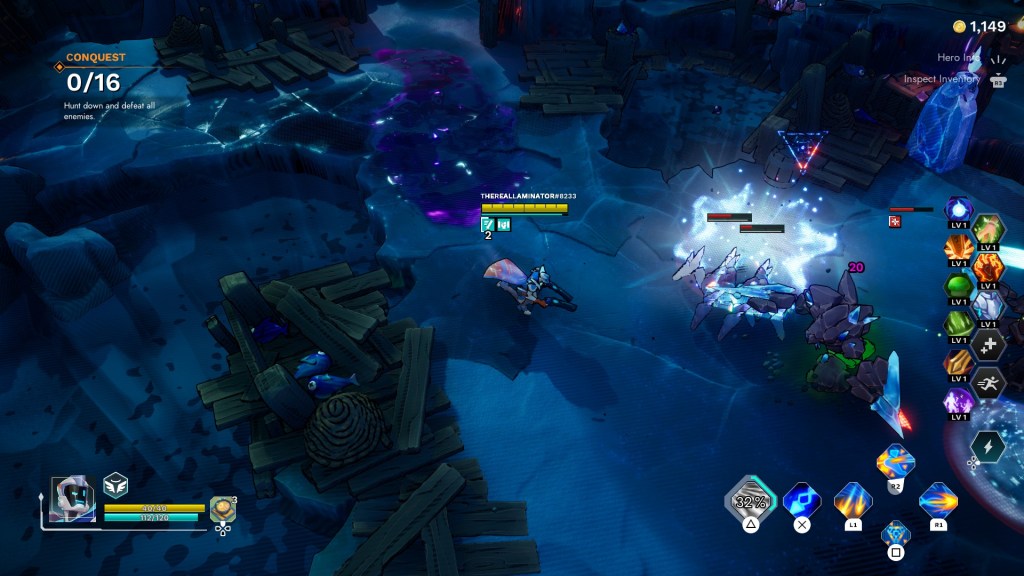Image resolution: width=1024 pixels, height=576 pixels.
Task: Click the sparkle stars hexagon icon
Action: (989, 344)
